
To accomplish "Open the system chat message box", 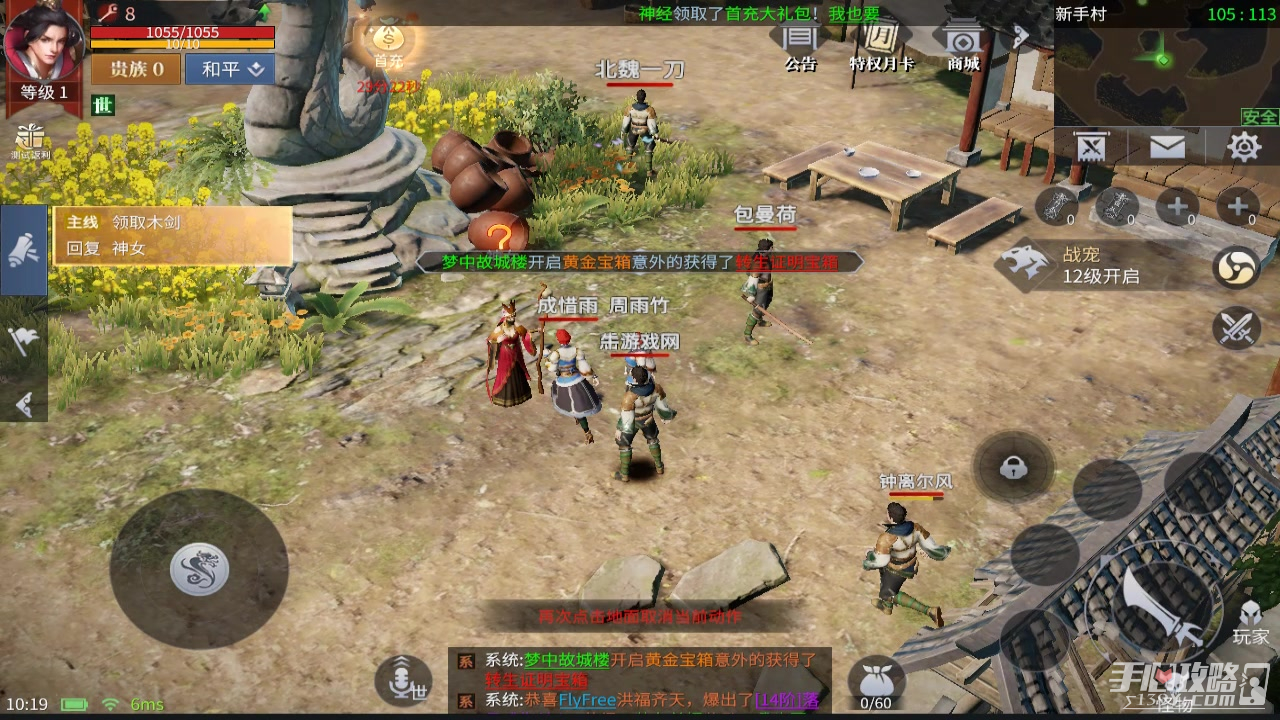I will tap(640, 680).
